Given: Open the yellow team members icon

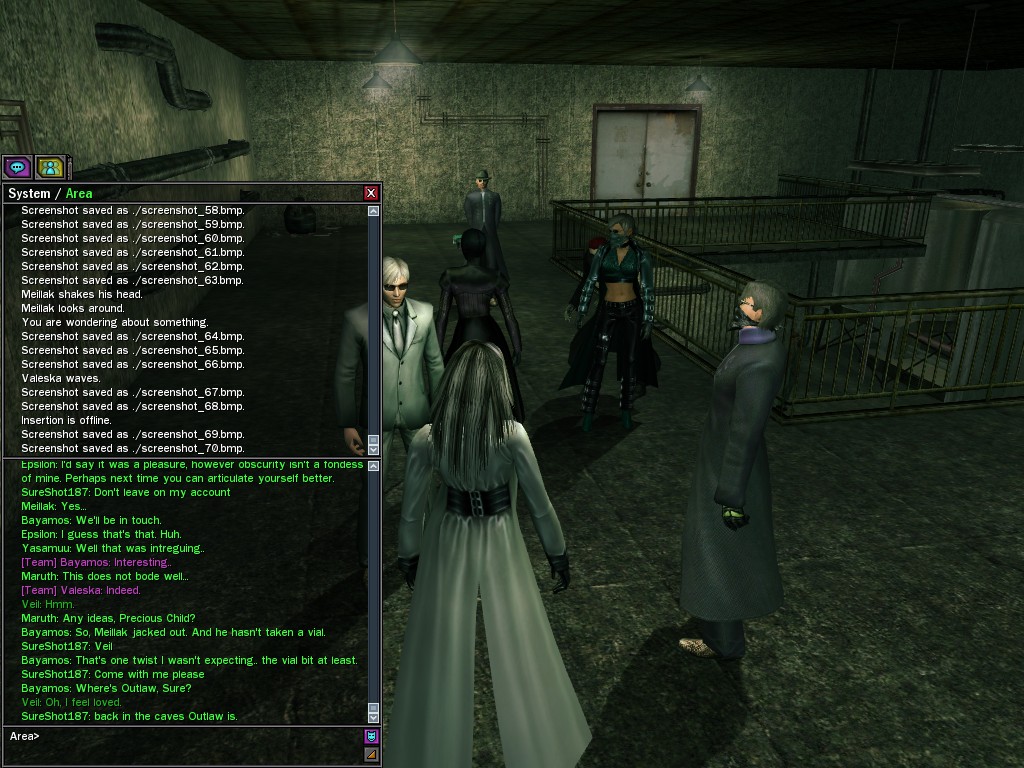Looking at the screenshot, I should coord(50,167).
